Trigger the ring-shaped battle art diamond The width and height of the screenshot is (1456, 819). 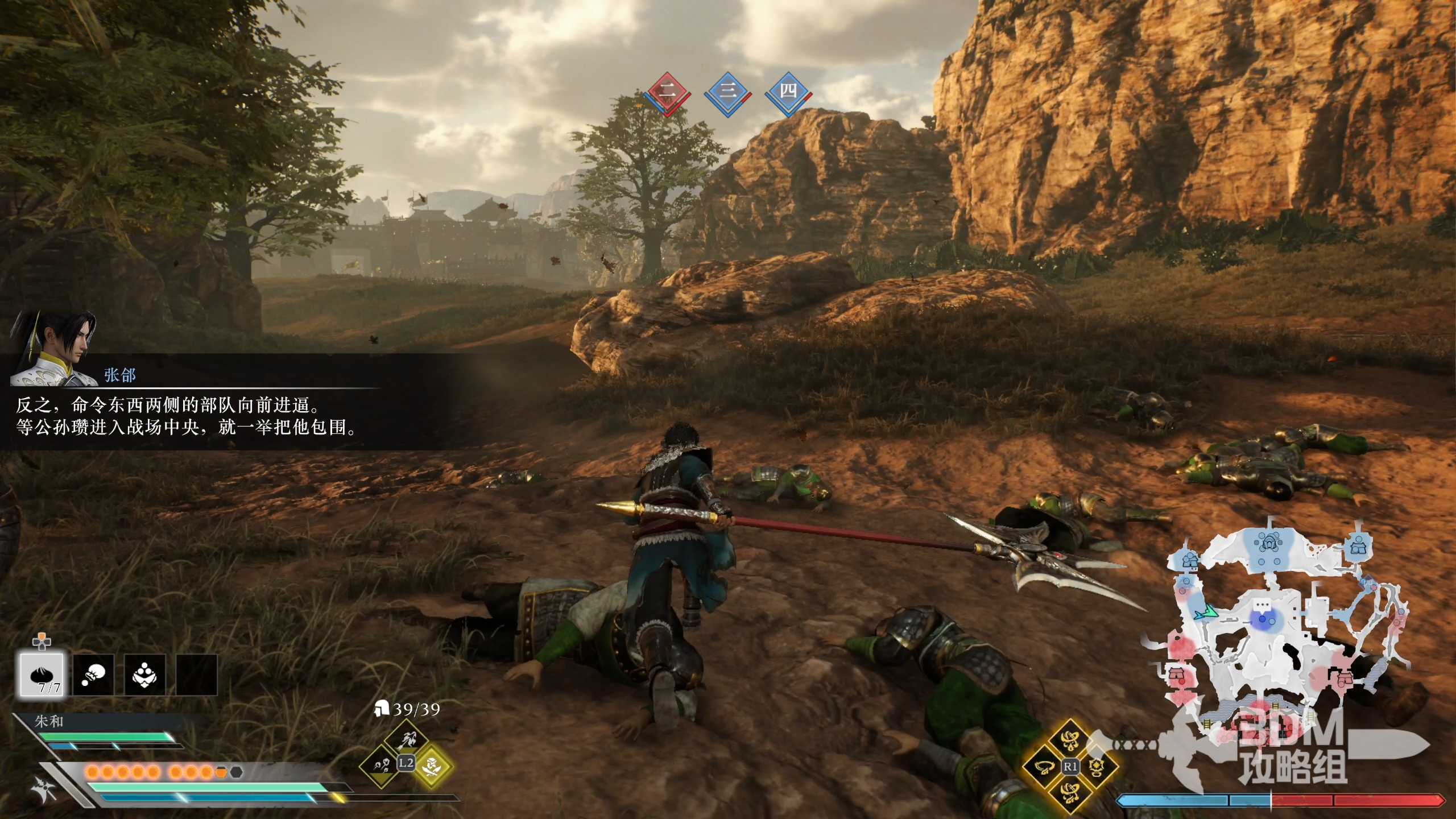coord(1043,767)
